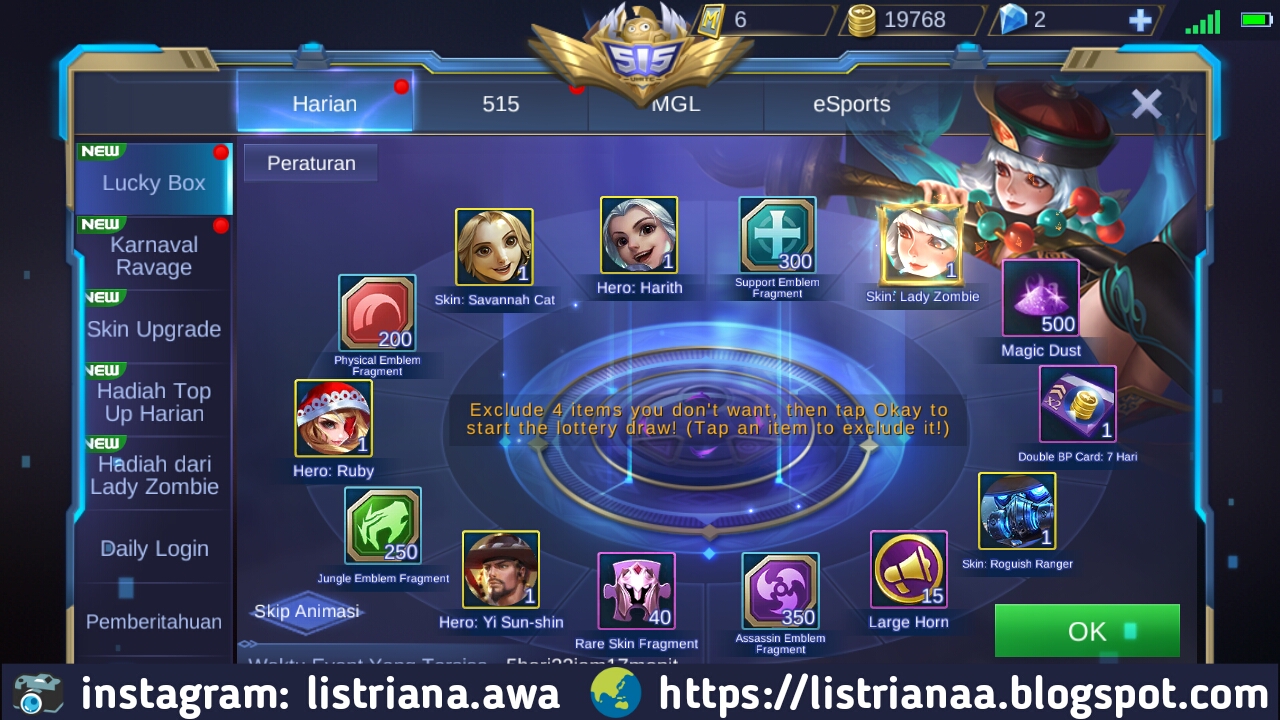The width and height of the screenshot is (1280, 720).
Task: Expand the Hadiah dari Lady Zombie section
Action: (154, 474)
